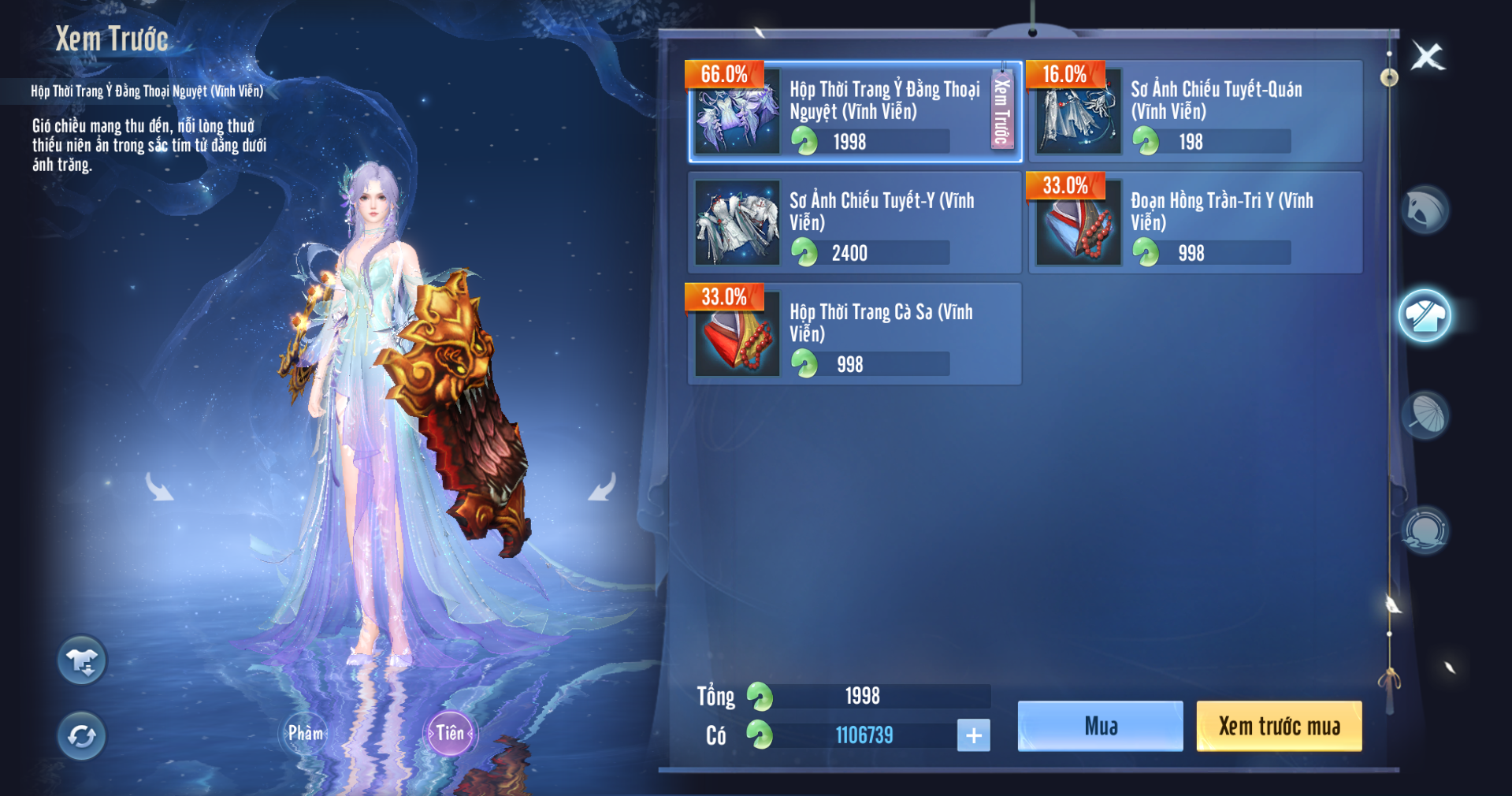Switch to the Tiên preview mode

(x=450, y=734)
